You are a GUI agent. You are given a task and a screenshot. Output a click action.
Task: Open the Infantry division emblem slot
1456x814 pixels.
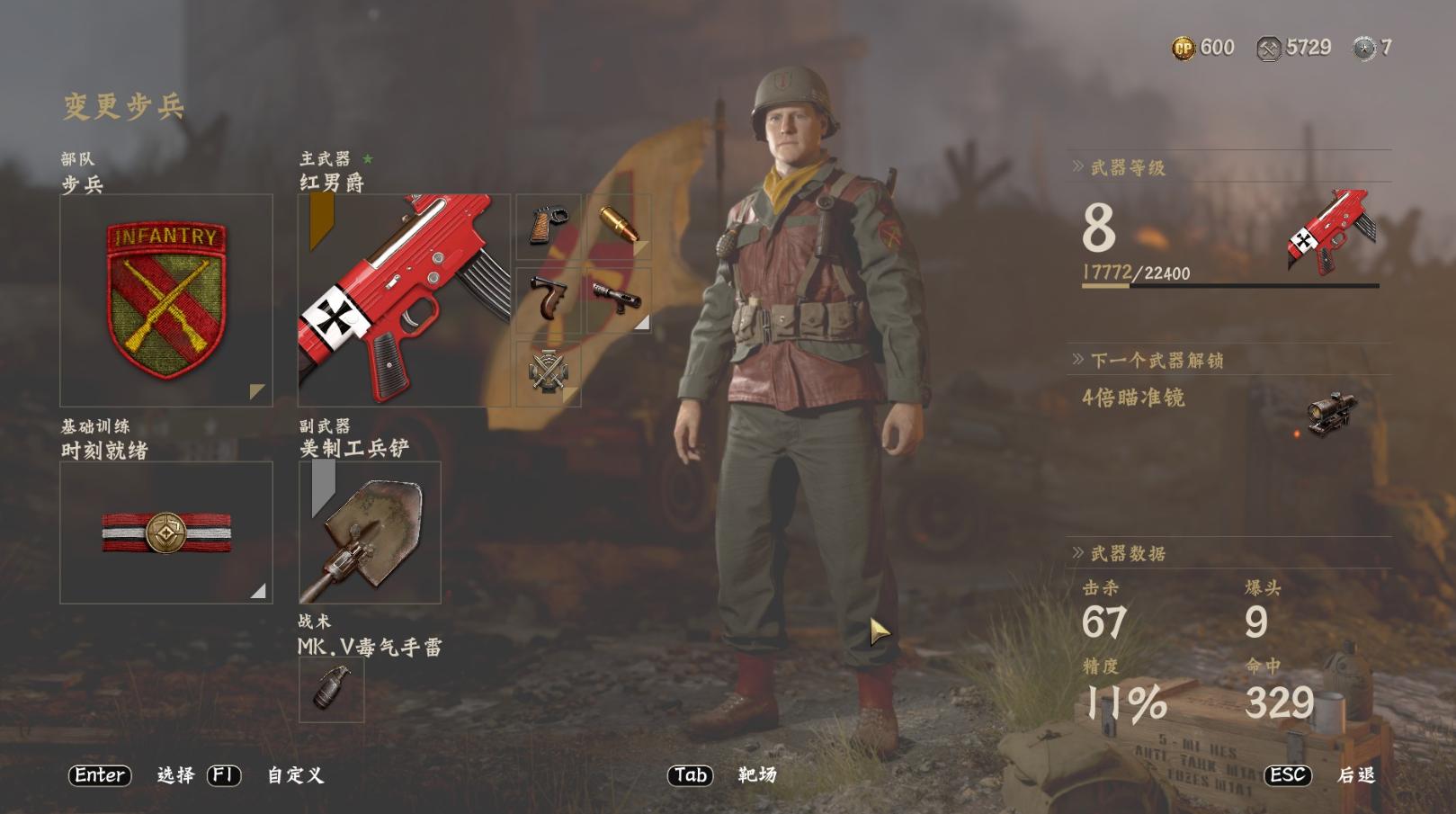pyautogui.click(x=166, y=300)
